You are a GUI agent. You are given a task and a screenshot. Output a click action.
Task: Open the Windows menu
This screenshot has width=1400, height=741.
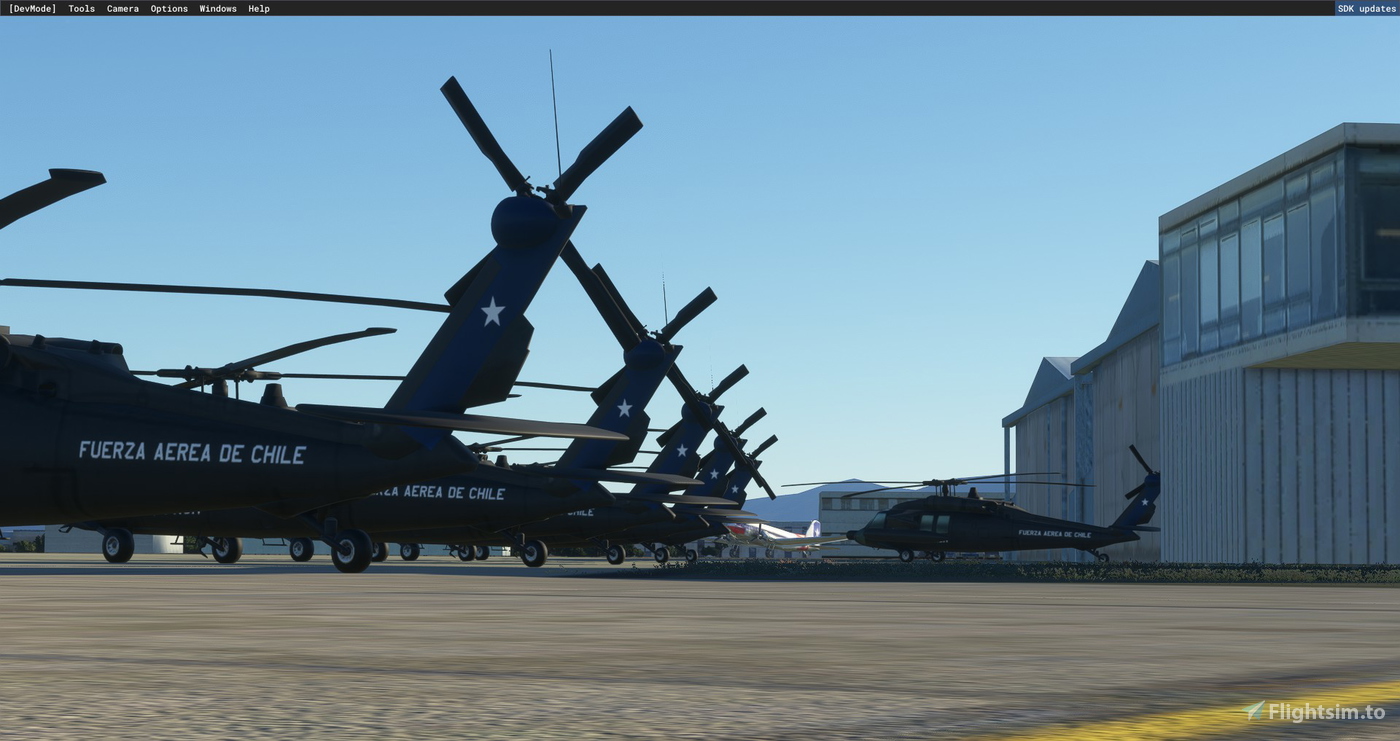(217, 8)
